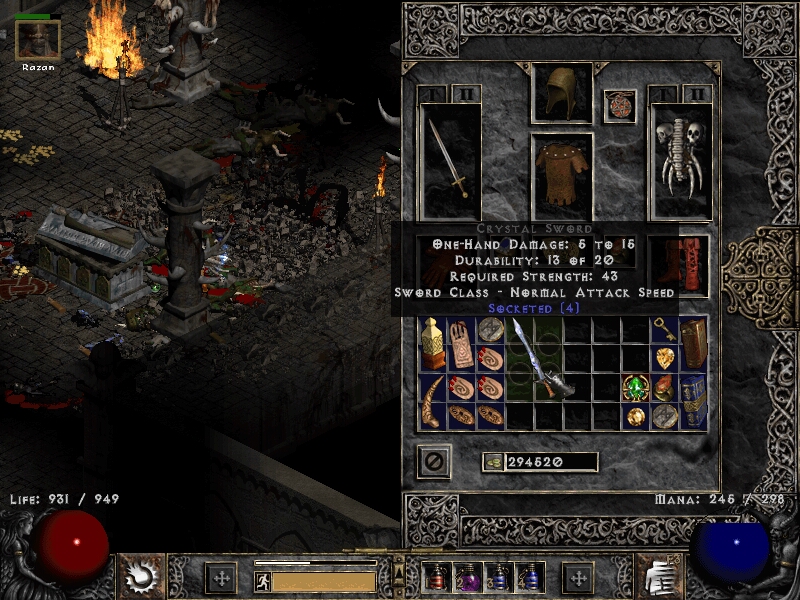Toggle the run/walk button

(x=263, y=580)
